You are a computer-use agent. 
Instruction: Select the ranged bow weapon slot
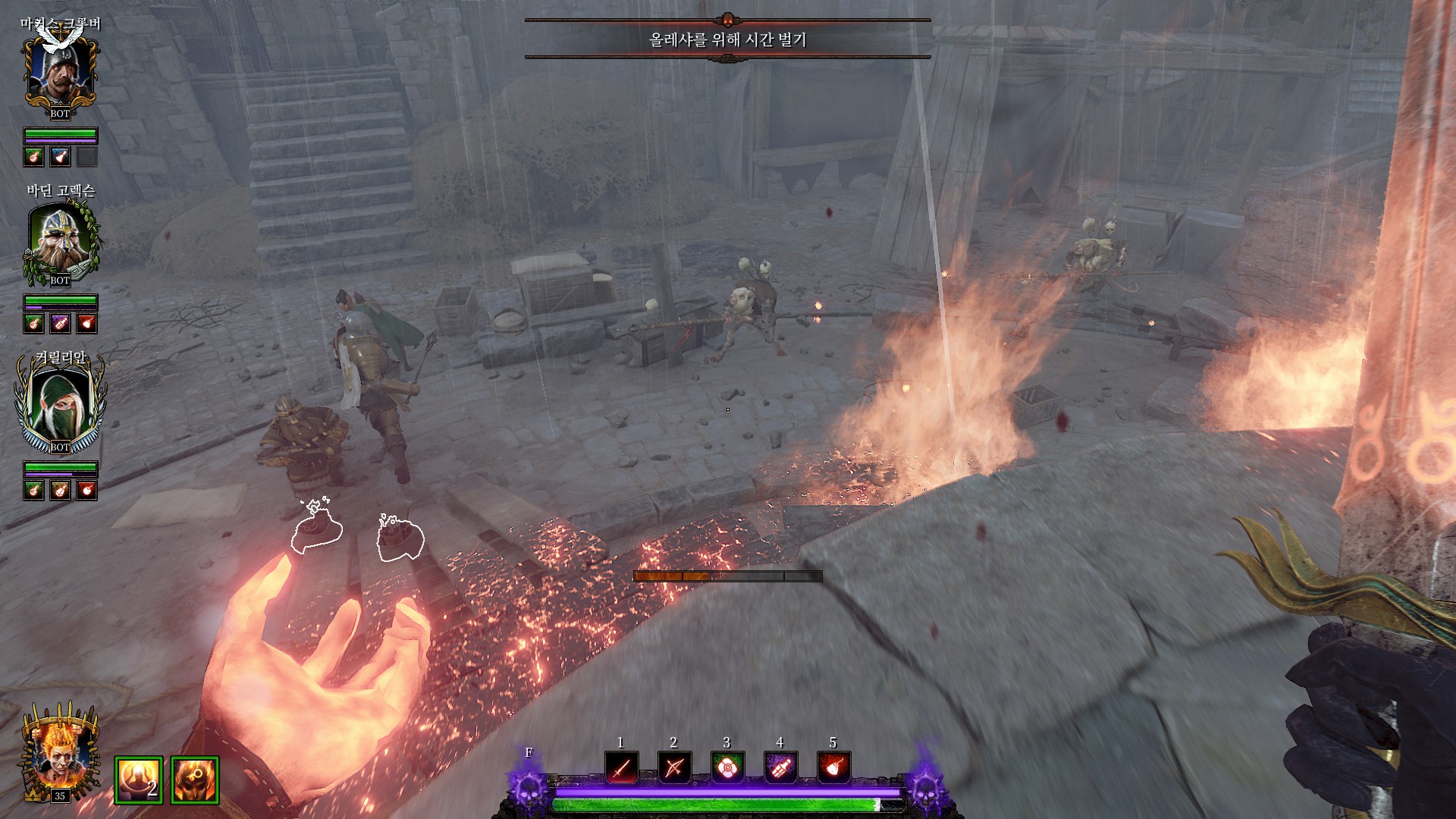(x=674, y=767)
